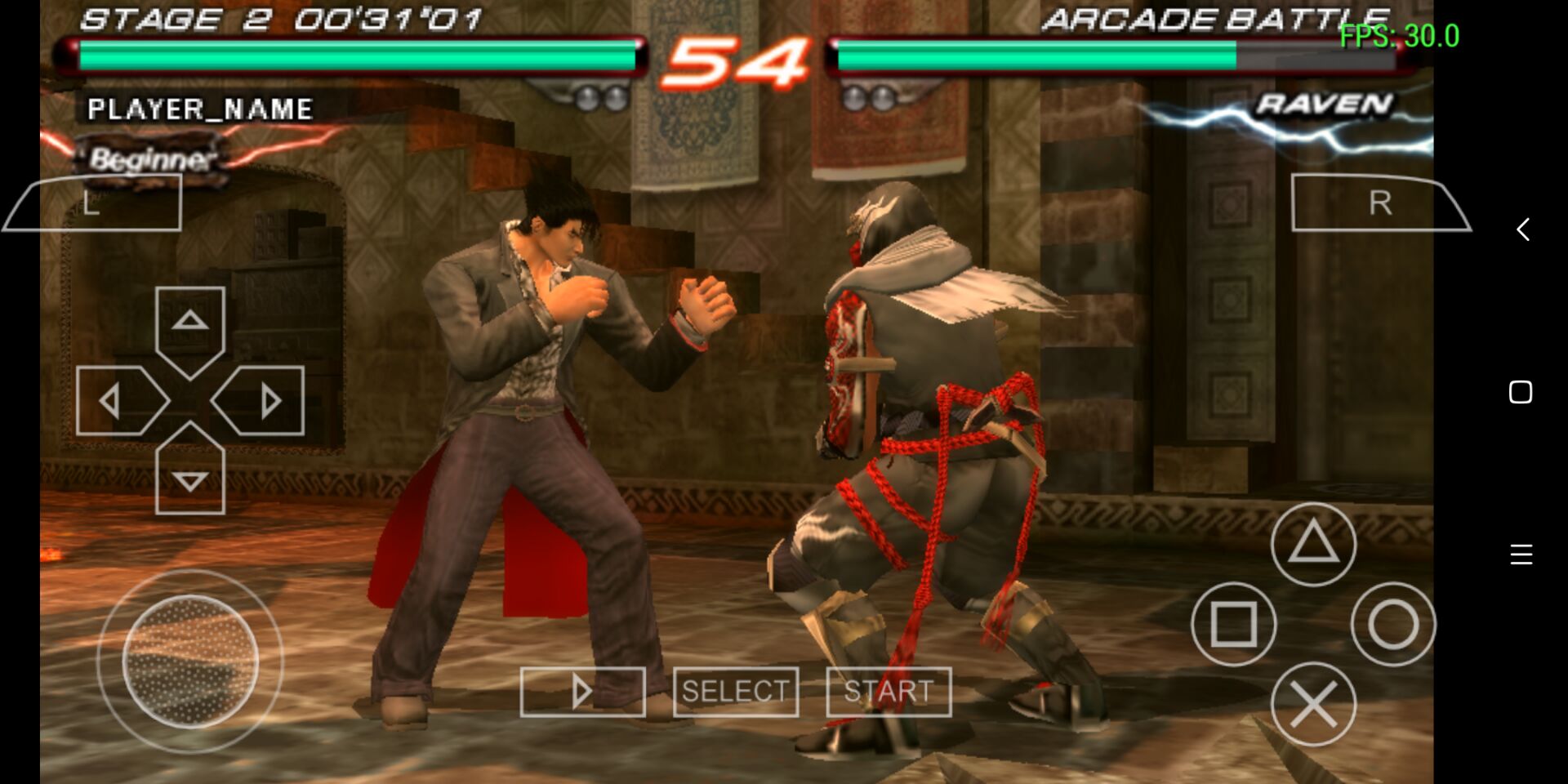Tap the Android home square button
The height and width of the screenshot is (784, 1568).
(x=1521, y=392)
